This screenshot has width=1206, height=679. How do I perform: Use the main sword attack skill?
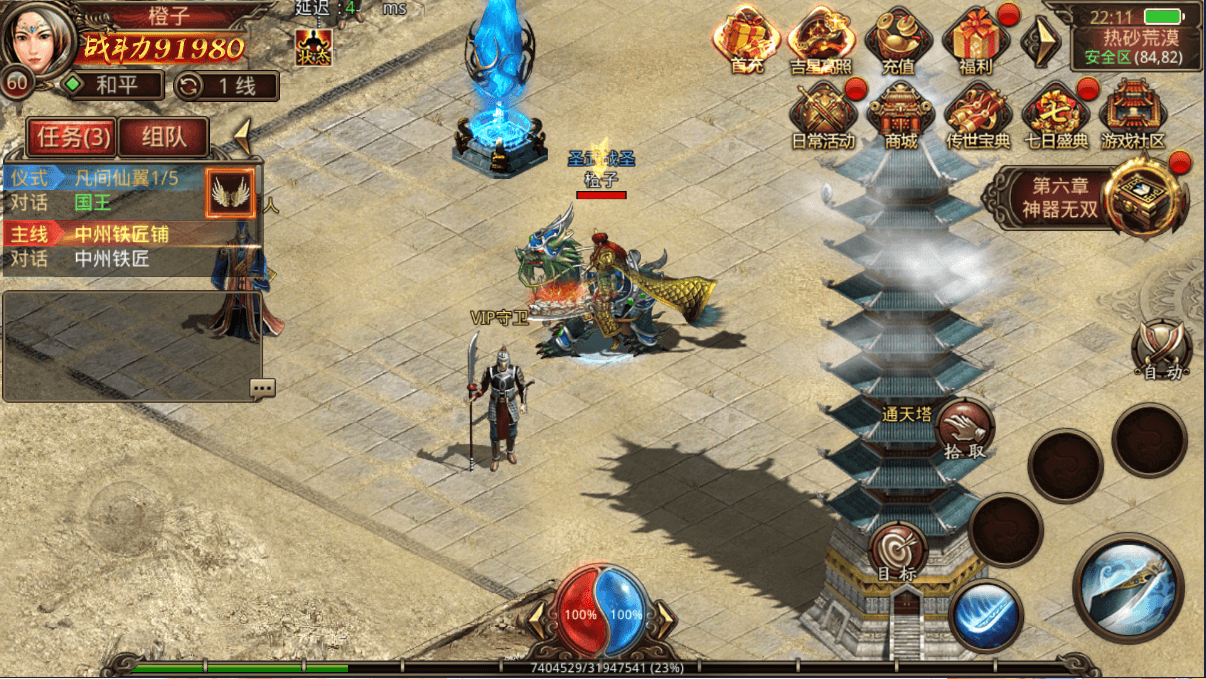(x=1128, y=587)
